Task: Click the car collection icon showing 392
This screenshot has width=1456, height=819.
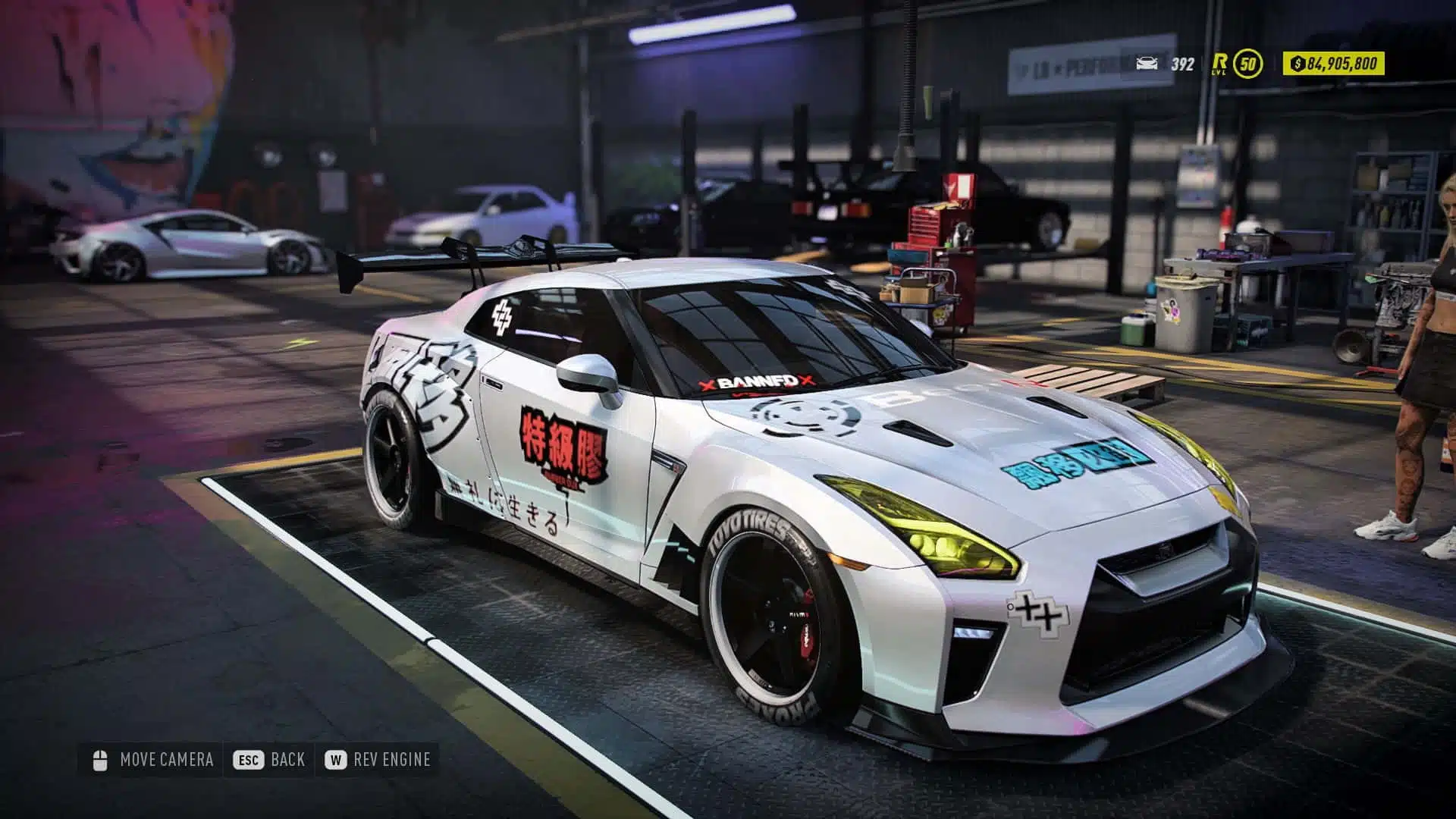Action: (1147, 64)
